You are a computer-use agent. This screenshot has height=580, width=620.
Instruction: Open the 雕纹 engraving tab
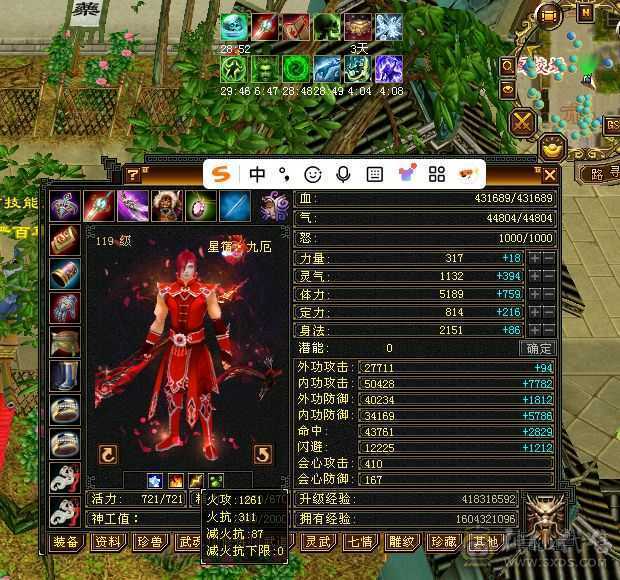(x=401, y=542)
